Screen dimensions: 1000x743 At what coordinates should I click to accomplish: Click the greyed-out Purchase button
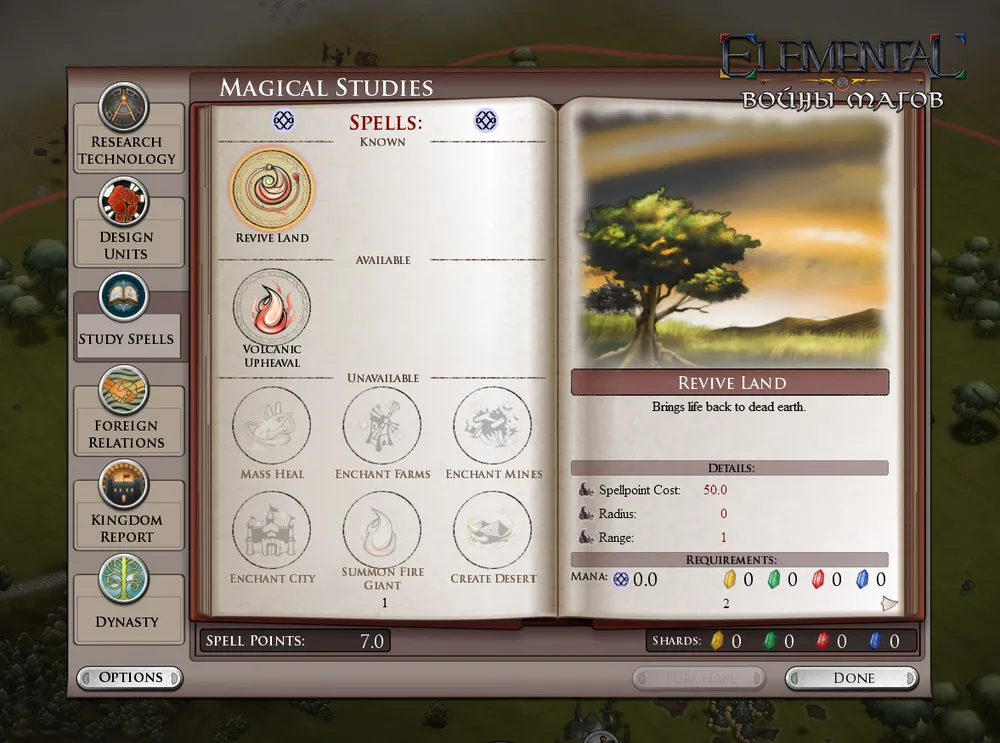coord(699,678)
